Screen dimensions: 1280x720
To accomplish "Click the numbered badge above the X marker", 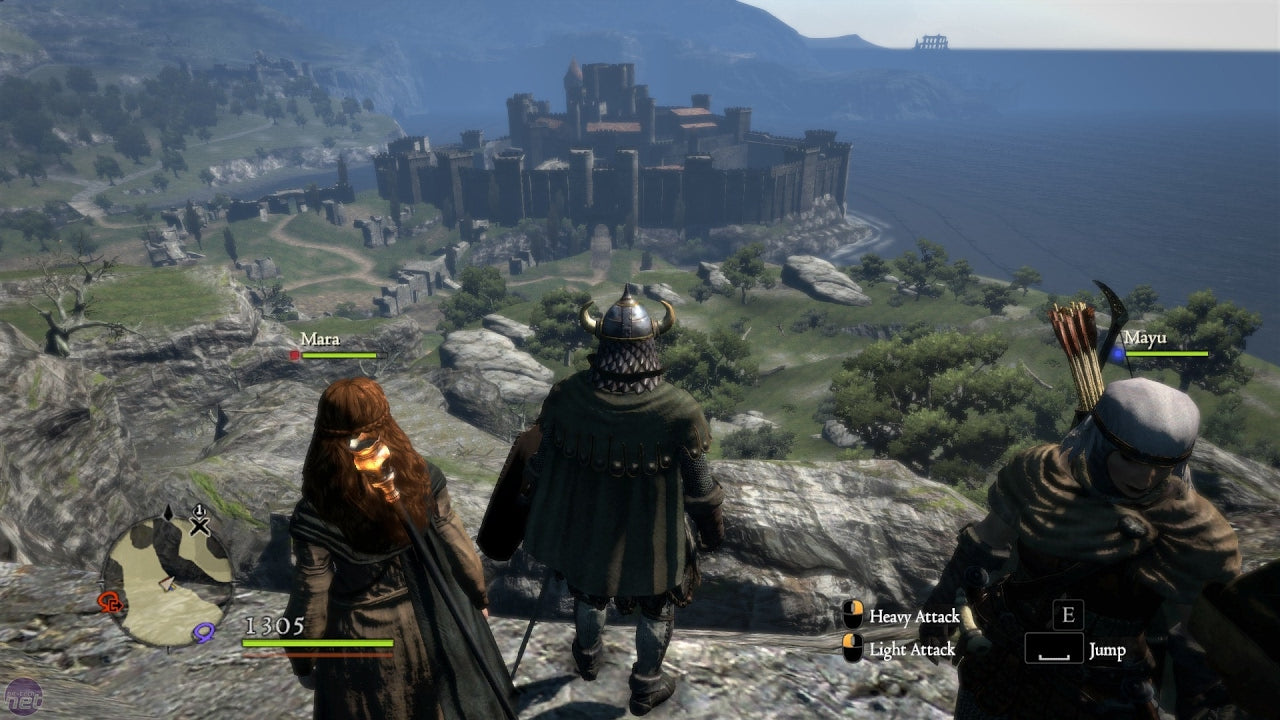I will (x=199, y=510).
